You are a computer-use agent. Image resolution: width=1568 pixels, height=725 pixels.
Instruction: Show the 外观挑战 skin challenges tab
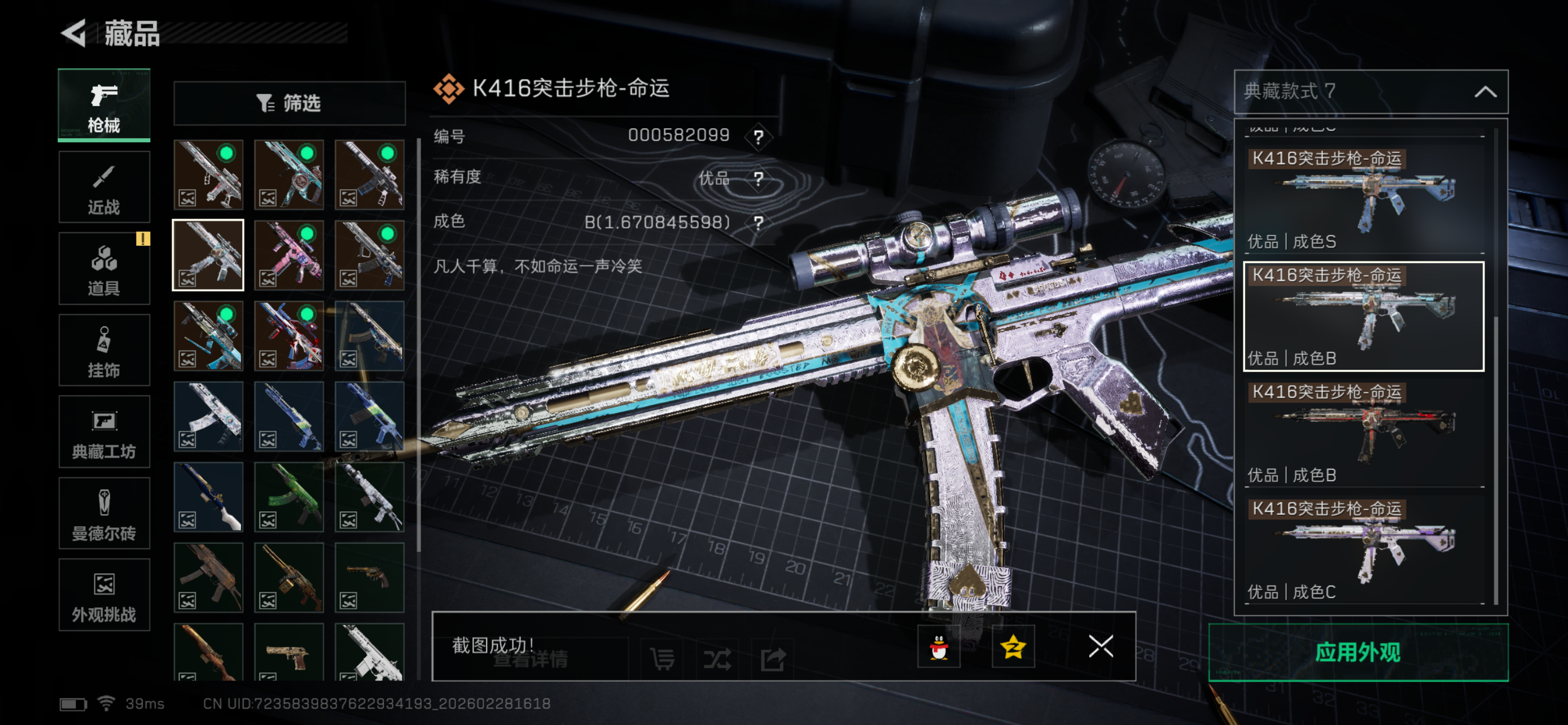[104, 595]
